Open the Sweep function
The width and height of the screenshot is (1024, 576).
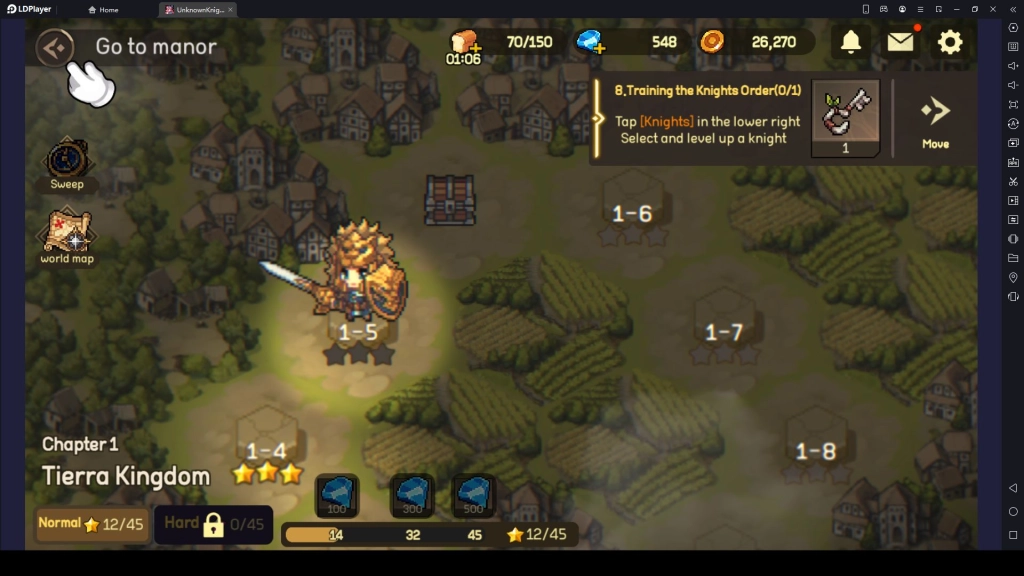click(68, 164)
